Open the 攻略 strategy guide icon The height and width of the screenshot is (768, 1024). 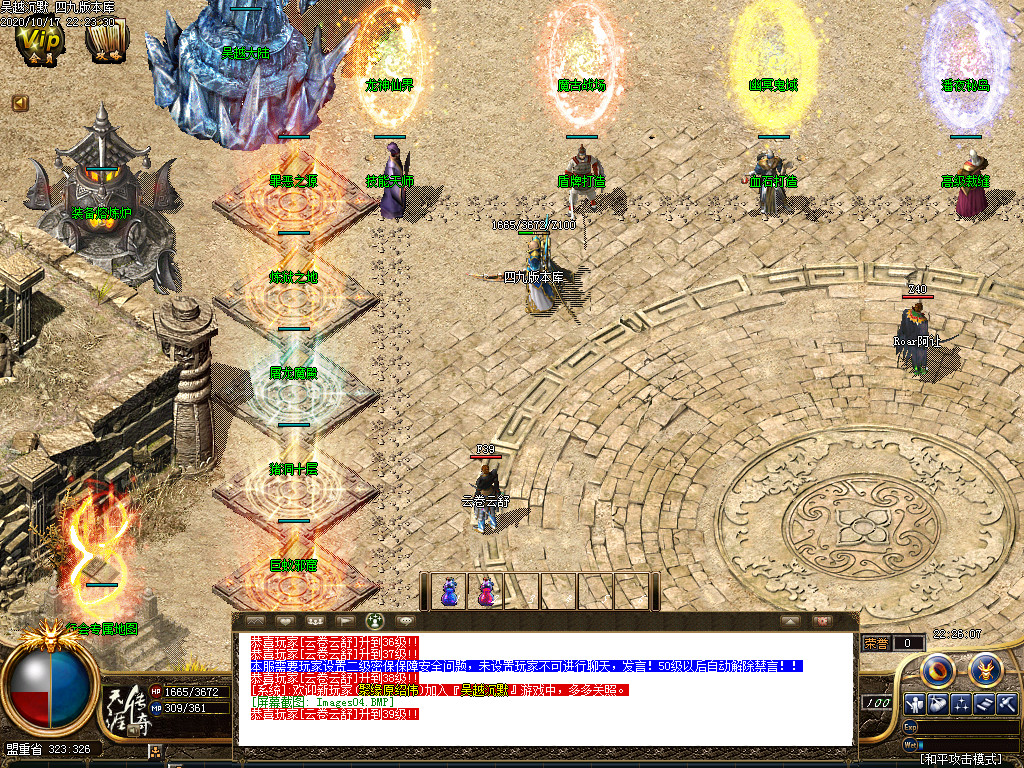click(x=105, y=42)
